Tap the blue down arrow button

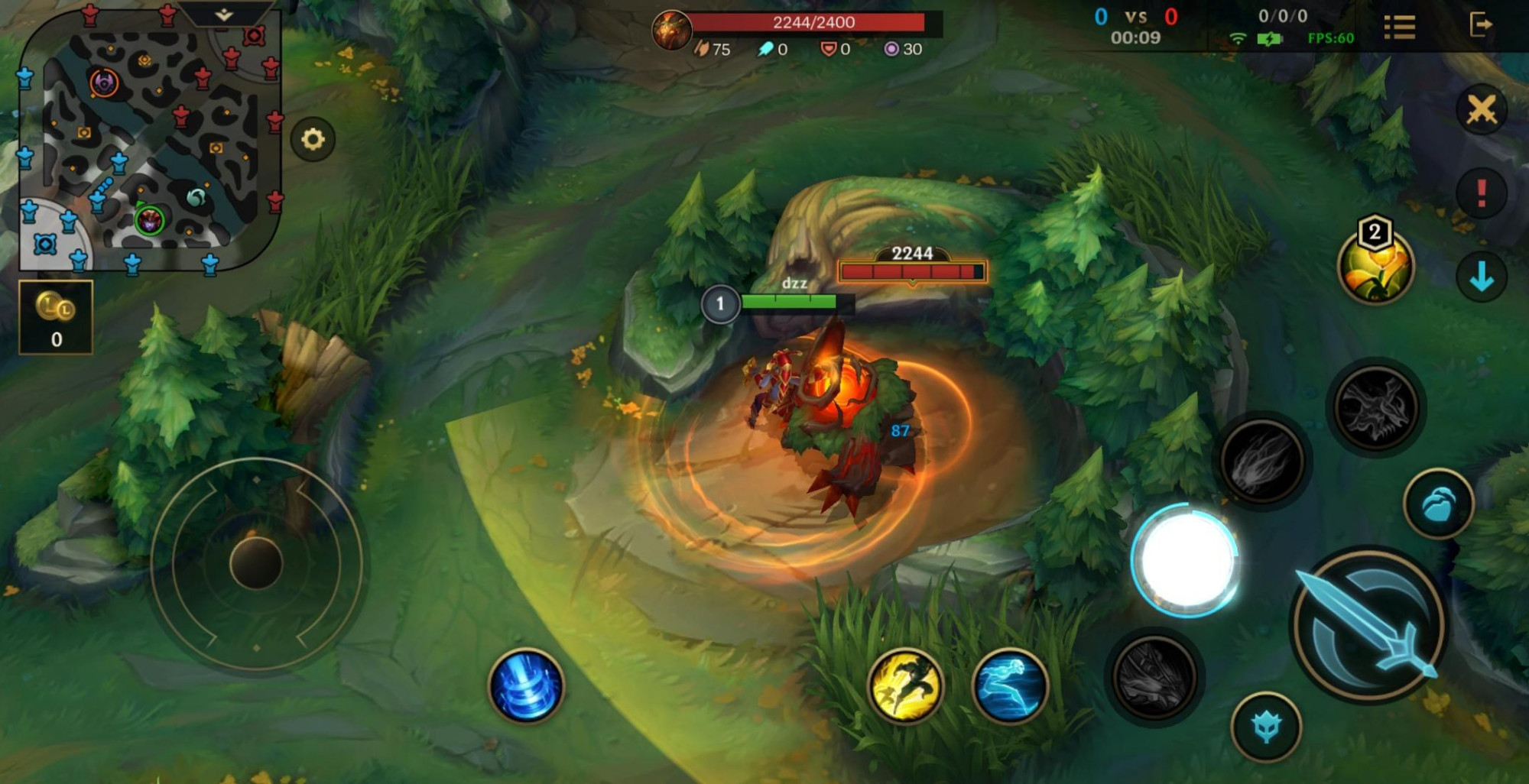pyautogui.click(x=1481, y=276)
